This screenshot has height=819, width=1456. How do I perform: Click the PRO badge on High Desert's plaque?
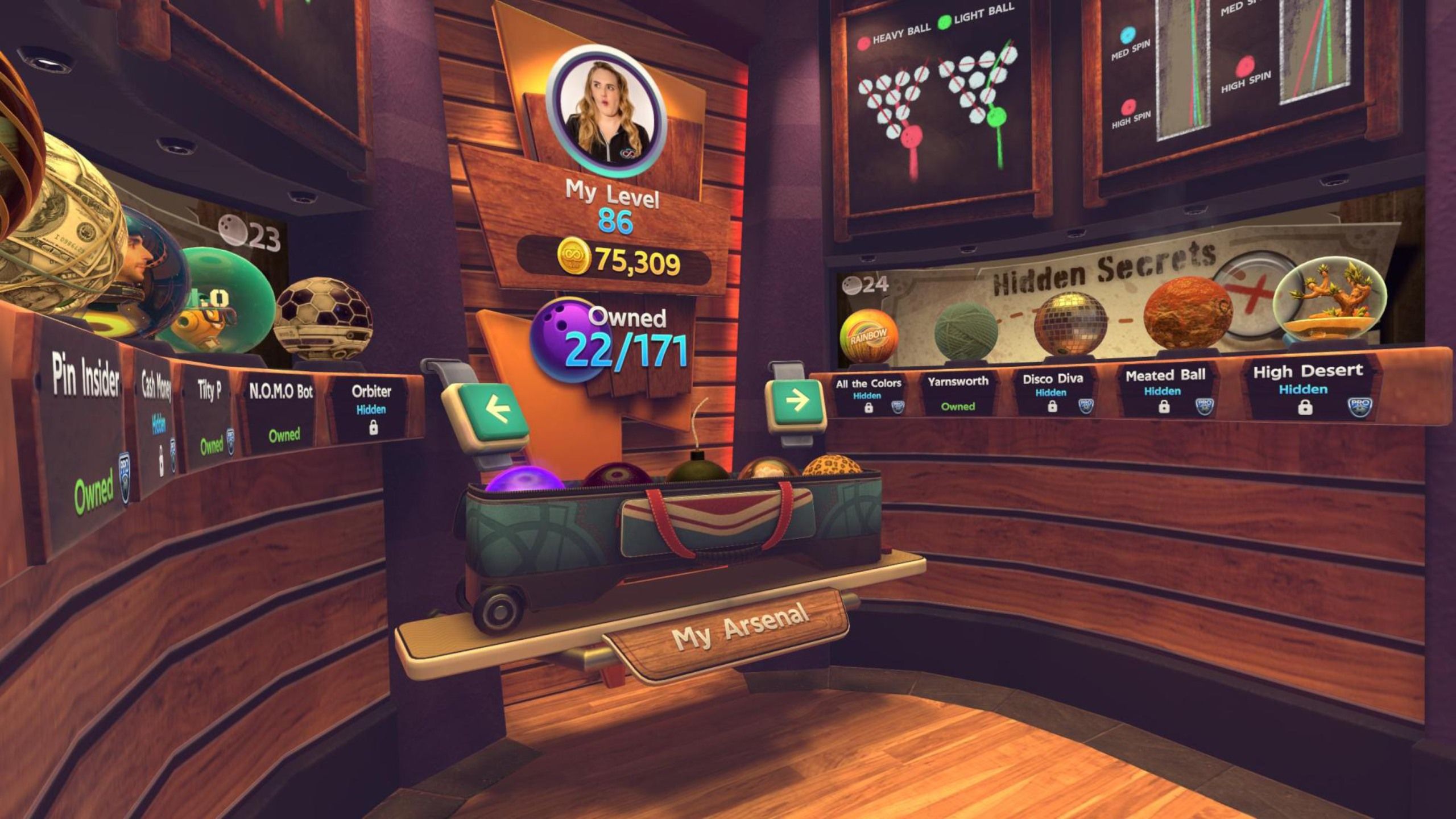pyautogui.click(x=1360, y=407)
